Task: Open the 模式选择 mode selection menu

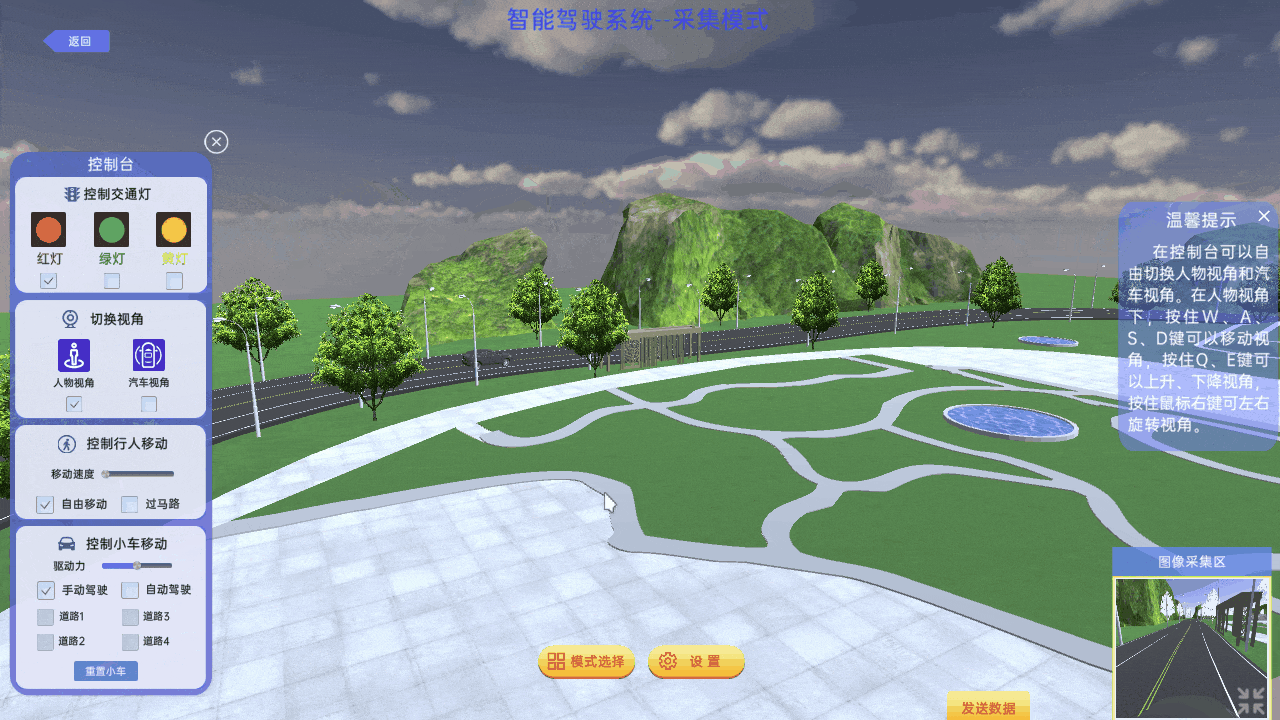Action: (587, 662)
